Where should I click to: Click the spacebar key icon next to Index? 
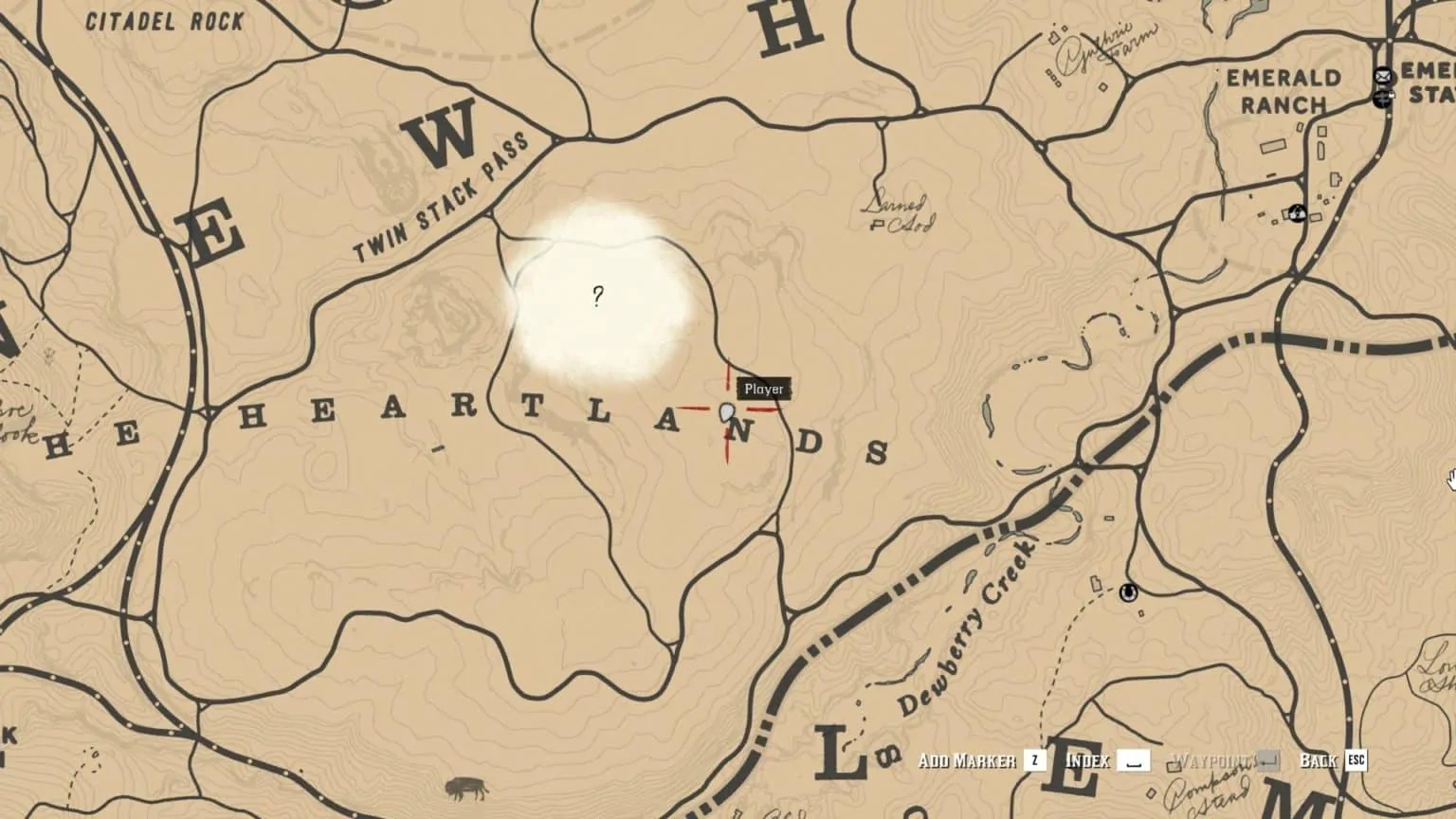pyautogui.click(x=1134, y=760)
